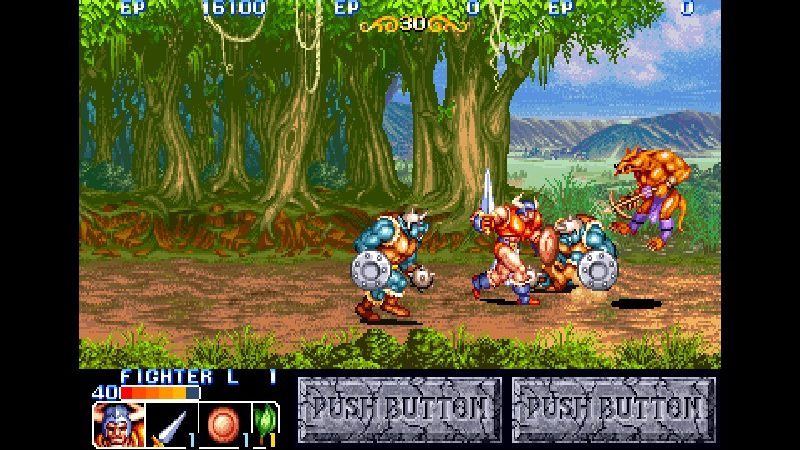Click the sword weapon level icon
The image size is (800, 450).
(170, 424)
